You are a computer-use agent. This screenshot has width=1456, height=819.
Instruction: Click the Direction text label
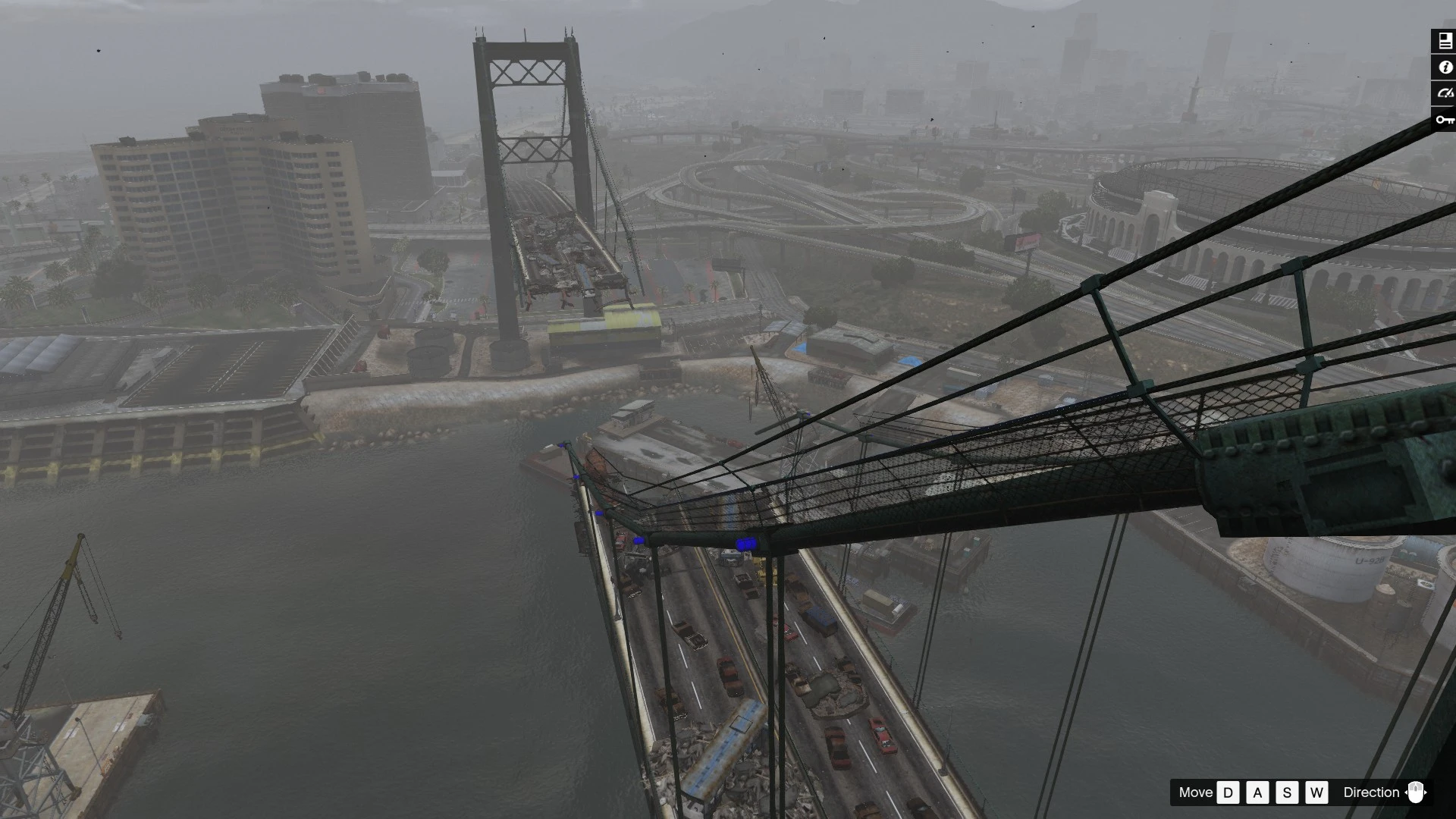[x=1371, y=792]
